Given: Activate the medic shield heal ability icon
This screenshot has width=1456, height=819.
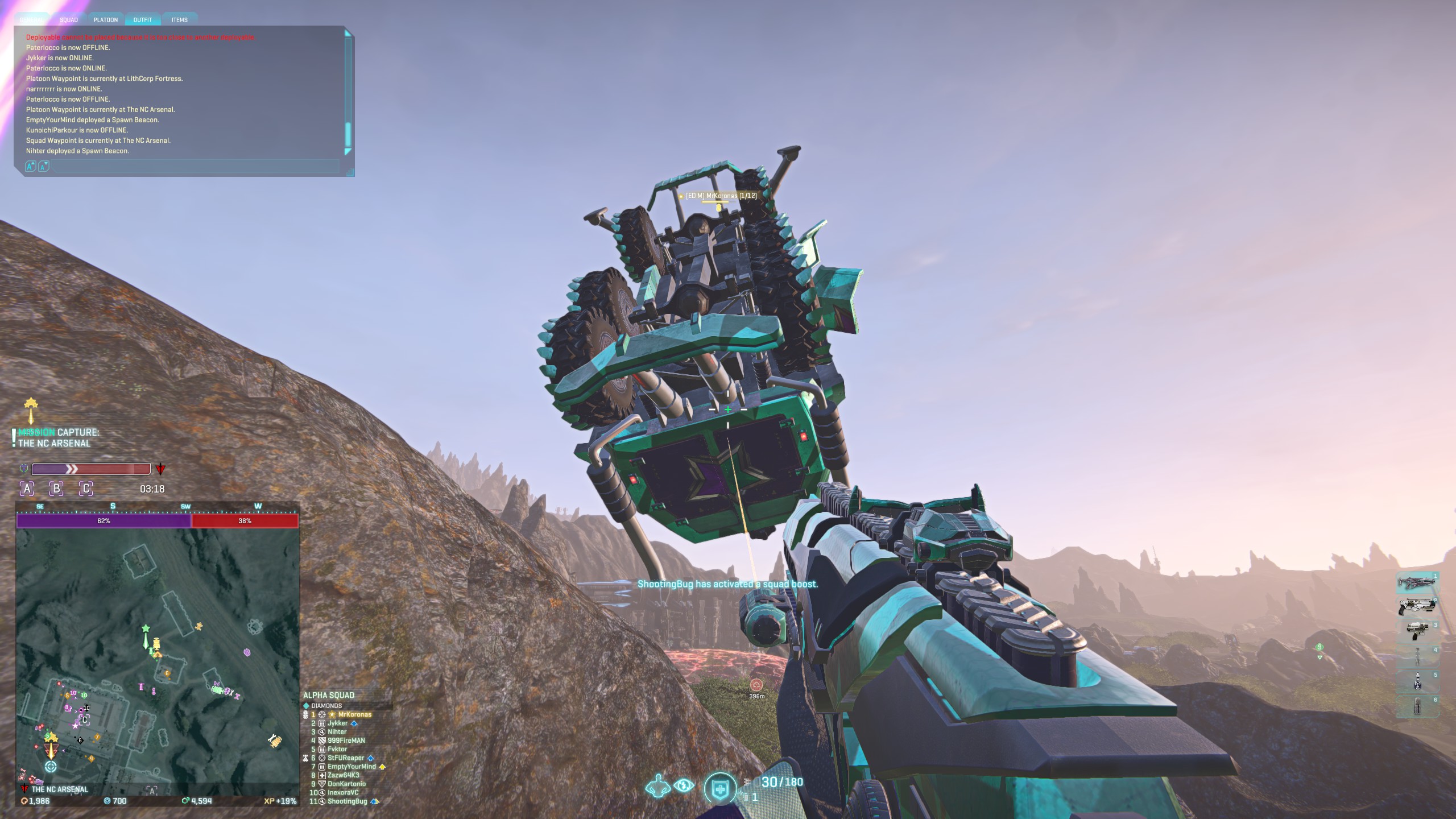Looking at the screenshot, I should click(720, 788).
